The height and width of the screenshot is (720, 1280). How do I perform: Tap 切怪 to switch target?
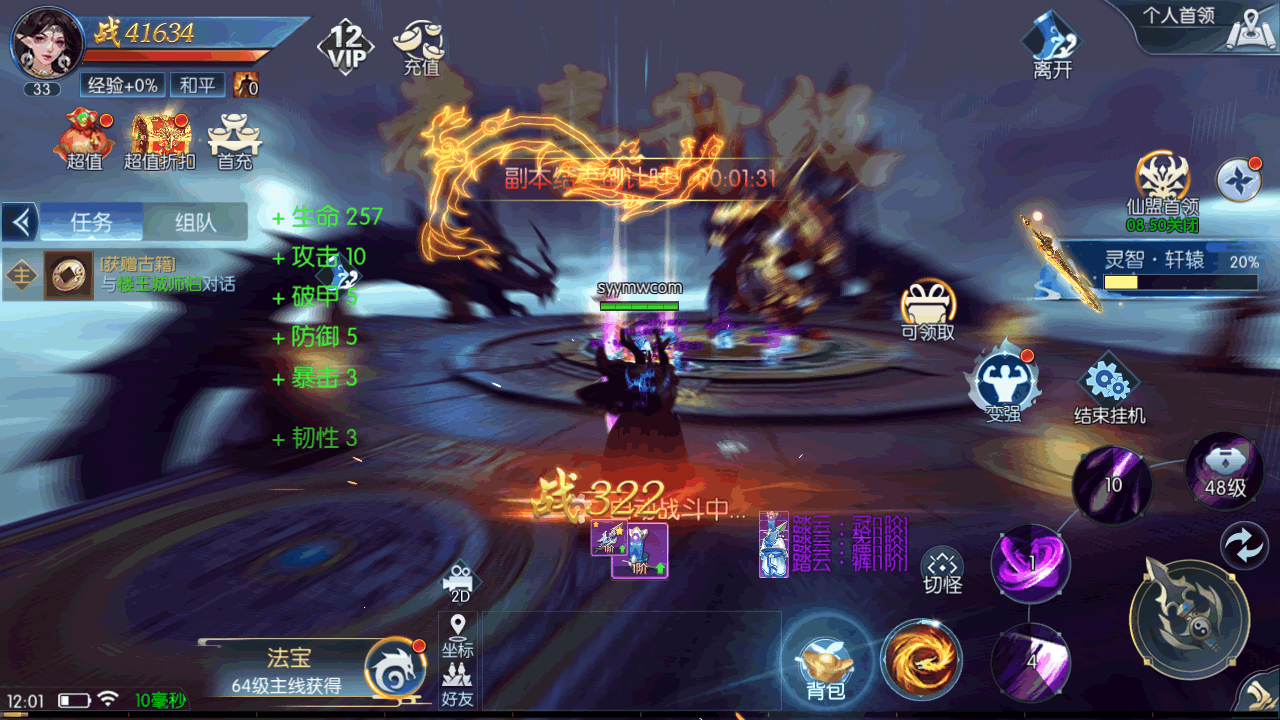coord(942,571)
